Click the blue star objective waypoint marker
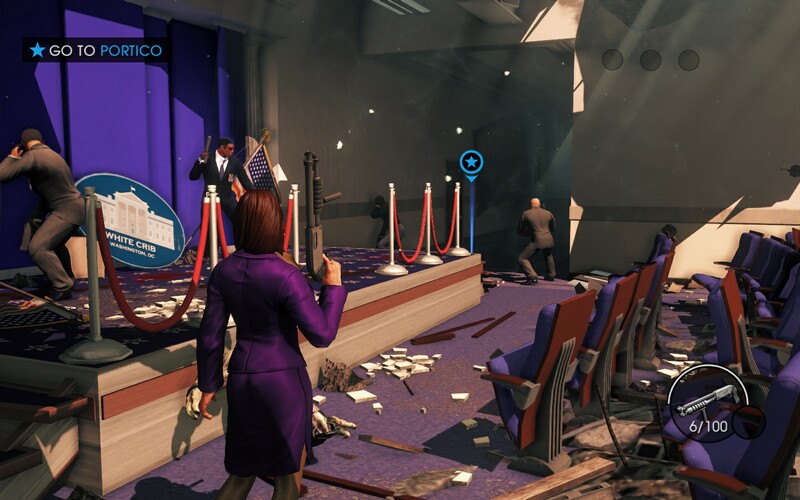The image size is (800, 500). coord(471,161)
